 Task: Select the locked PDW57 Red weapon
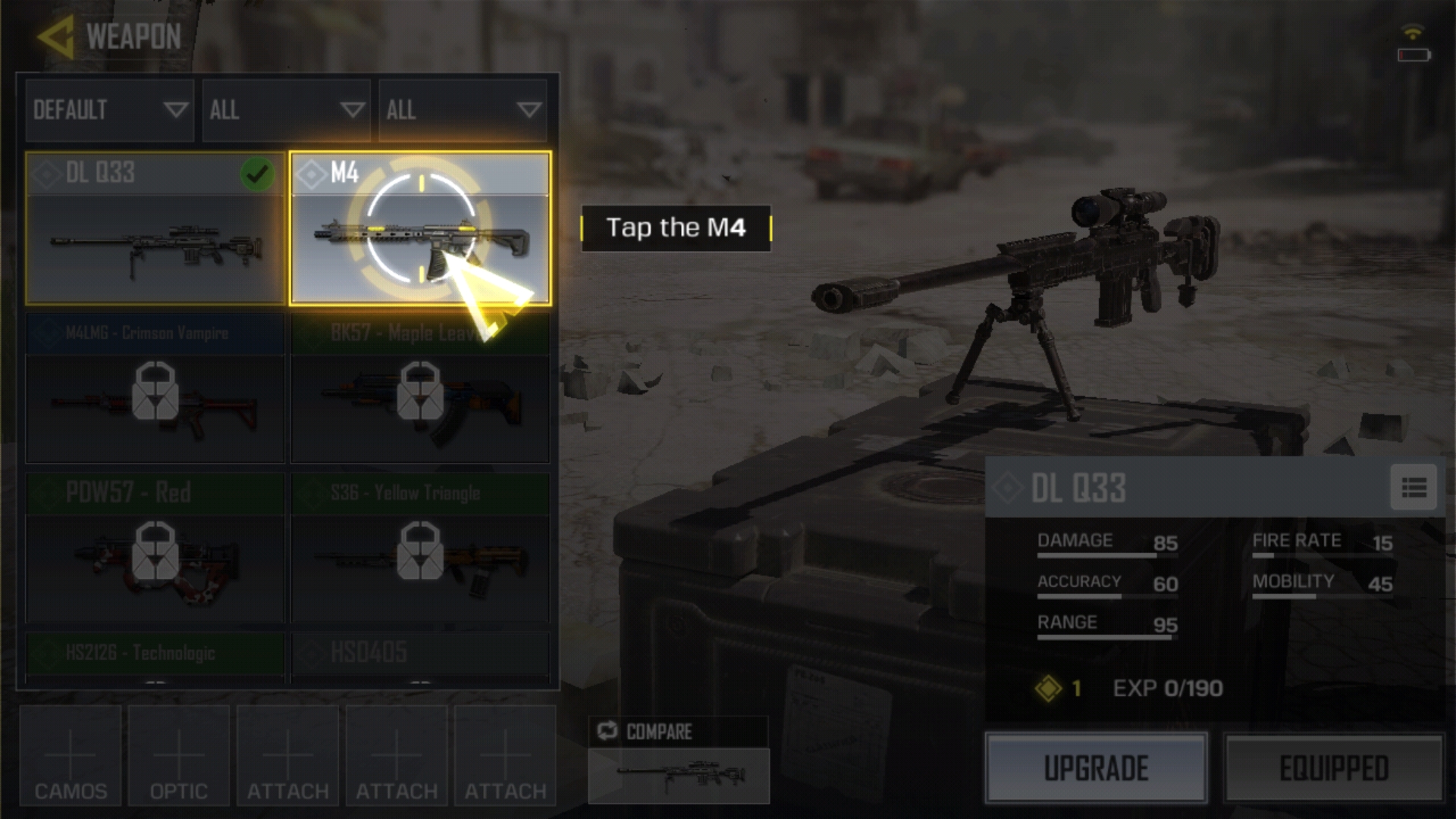[x=155, y=548]
